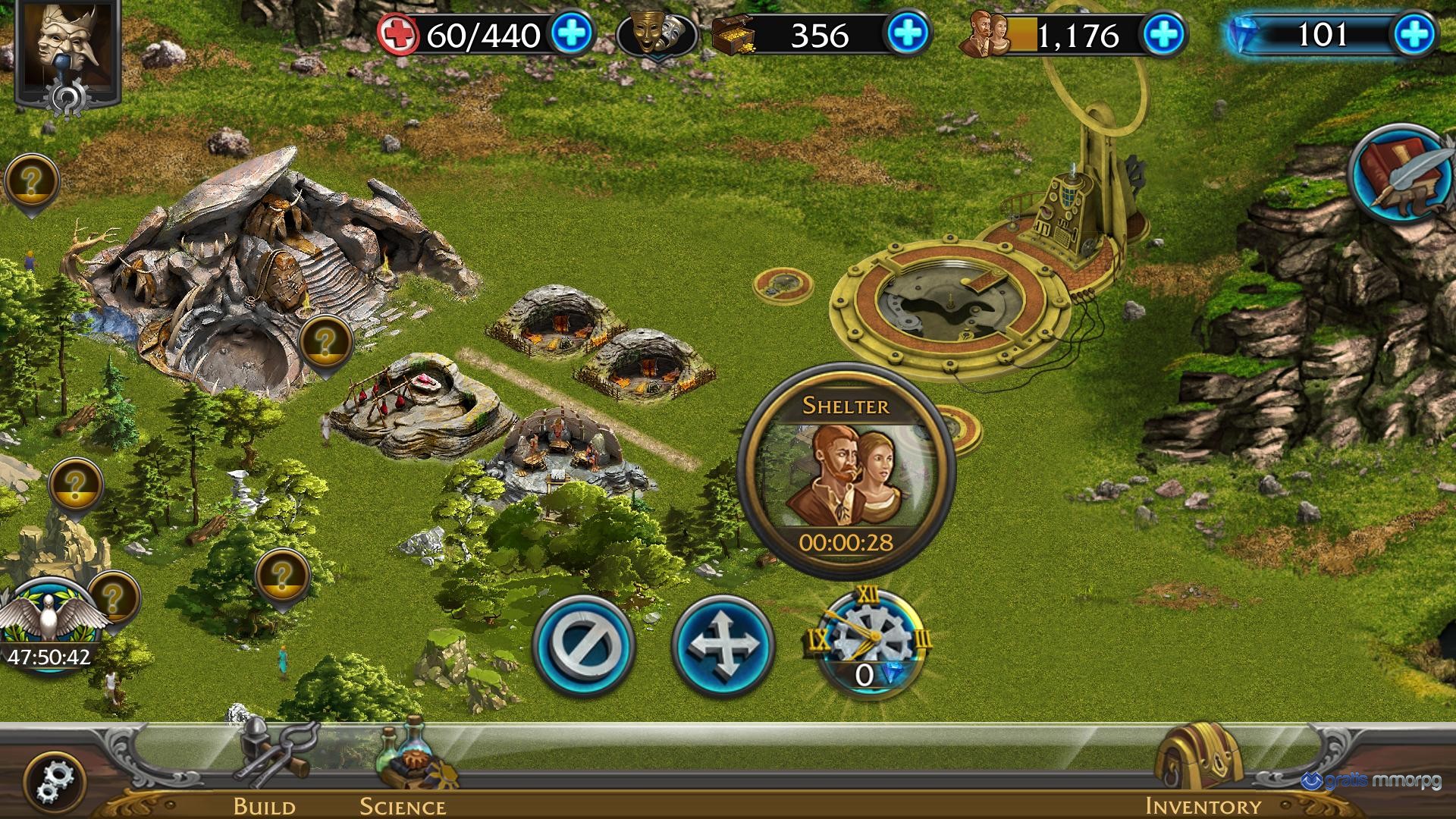Viewport: 1456px width, 819px height.
Task: Add population with the plus button
Action: coord(1164,34)
